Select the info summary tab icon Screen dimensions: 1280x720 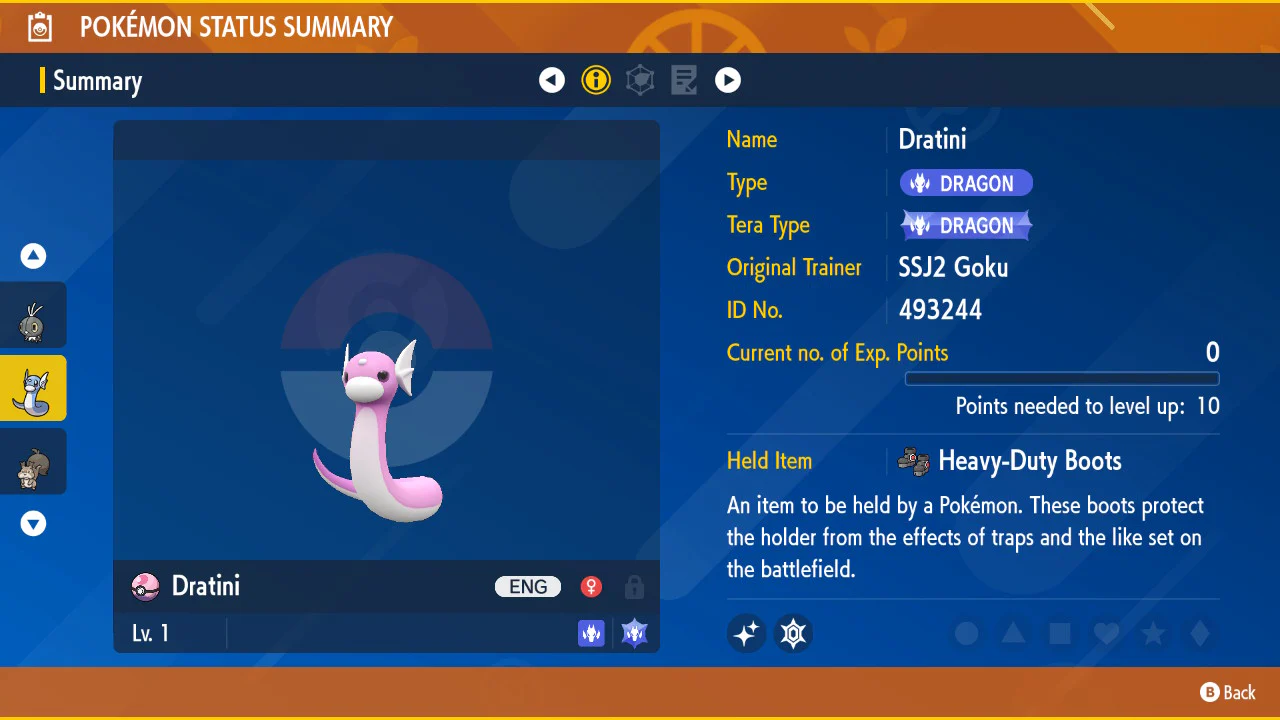(x=596, y=80)
